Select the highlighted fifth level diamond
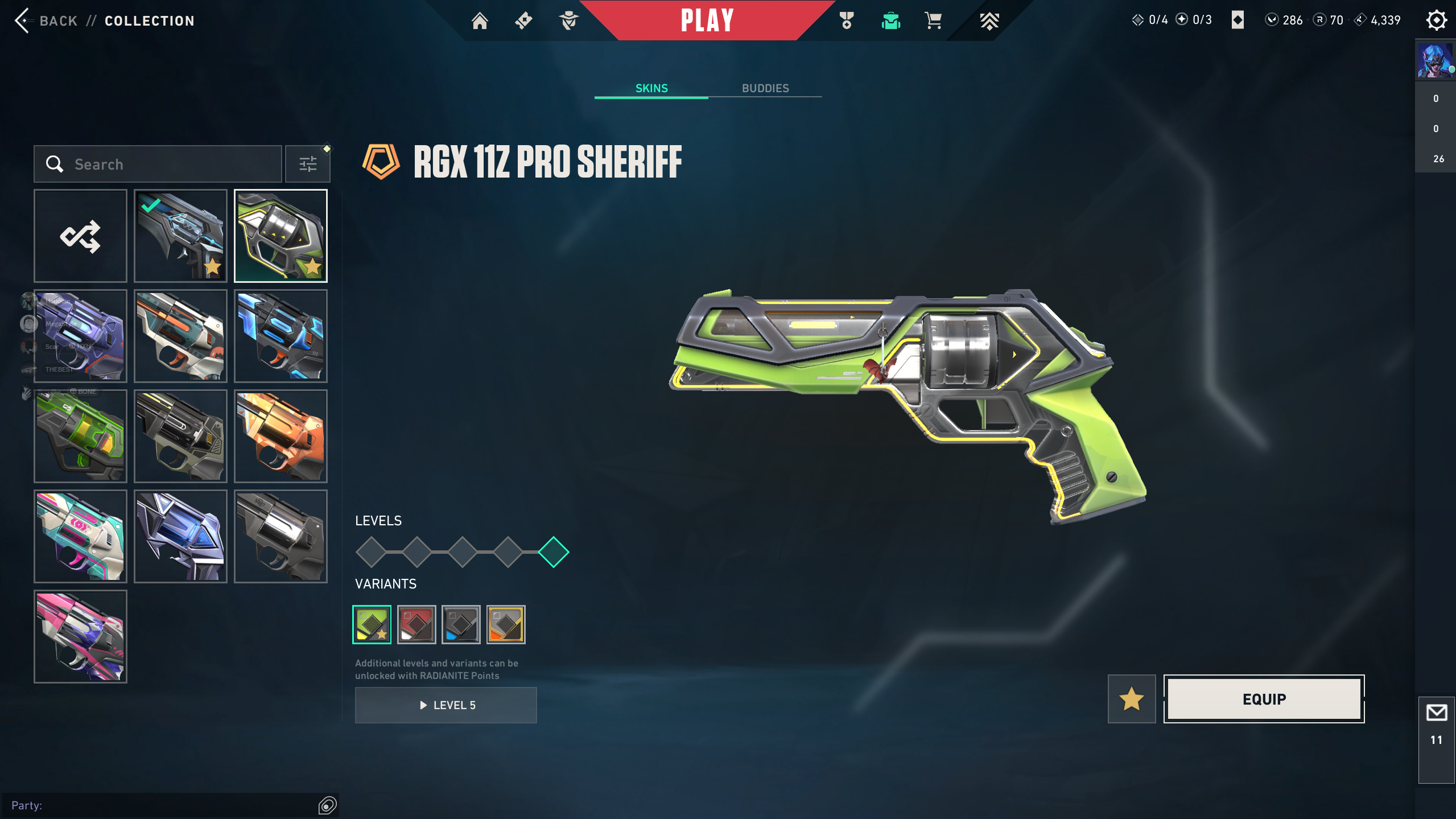Image resolution: width=1456 pixels, height=819 pixels. click(553, 552)
